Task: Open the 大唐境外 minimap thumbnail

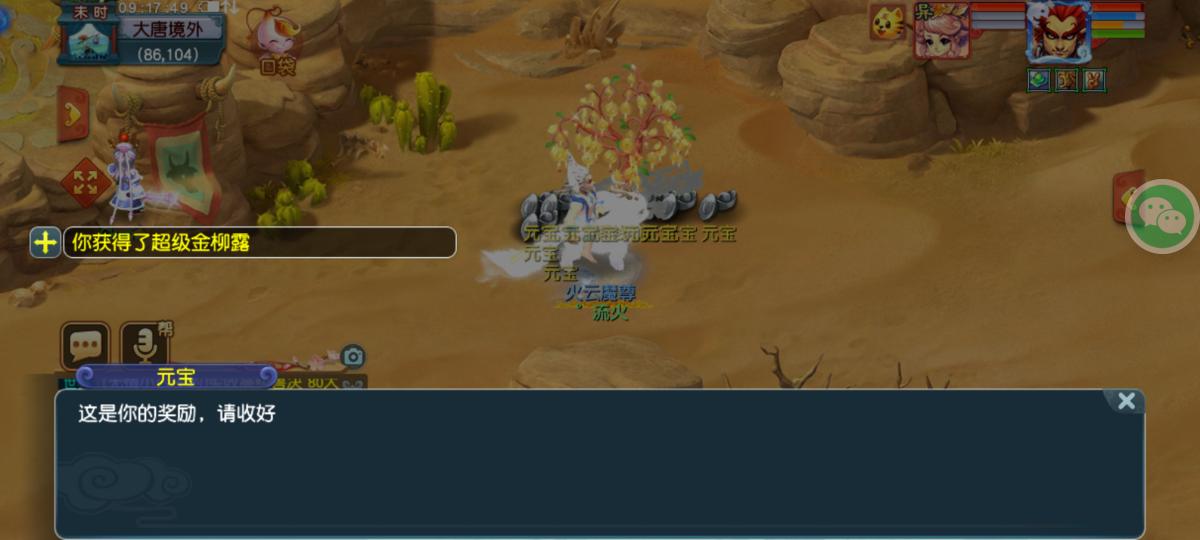Action: (92, 38)
